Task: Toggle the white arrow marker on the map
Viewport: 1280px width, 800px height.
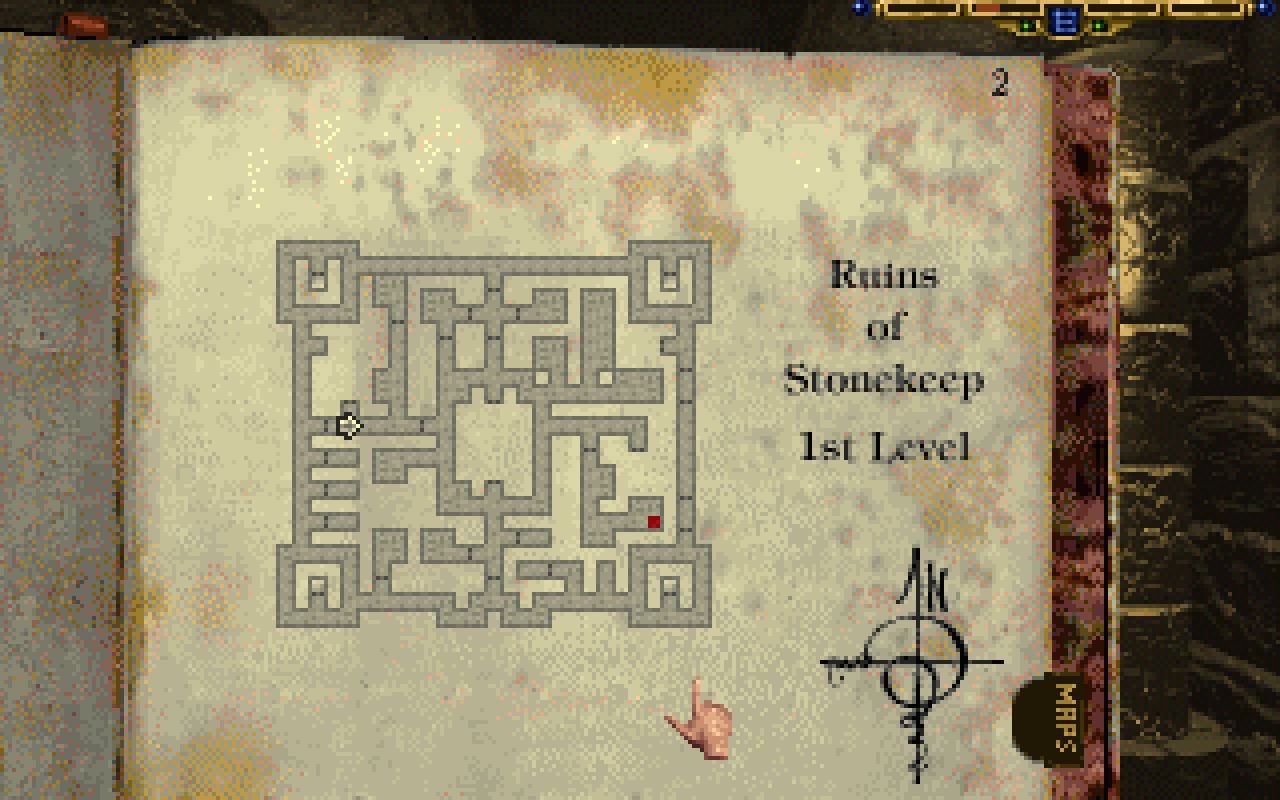Action: tap(347, 425)
